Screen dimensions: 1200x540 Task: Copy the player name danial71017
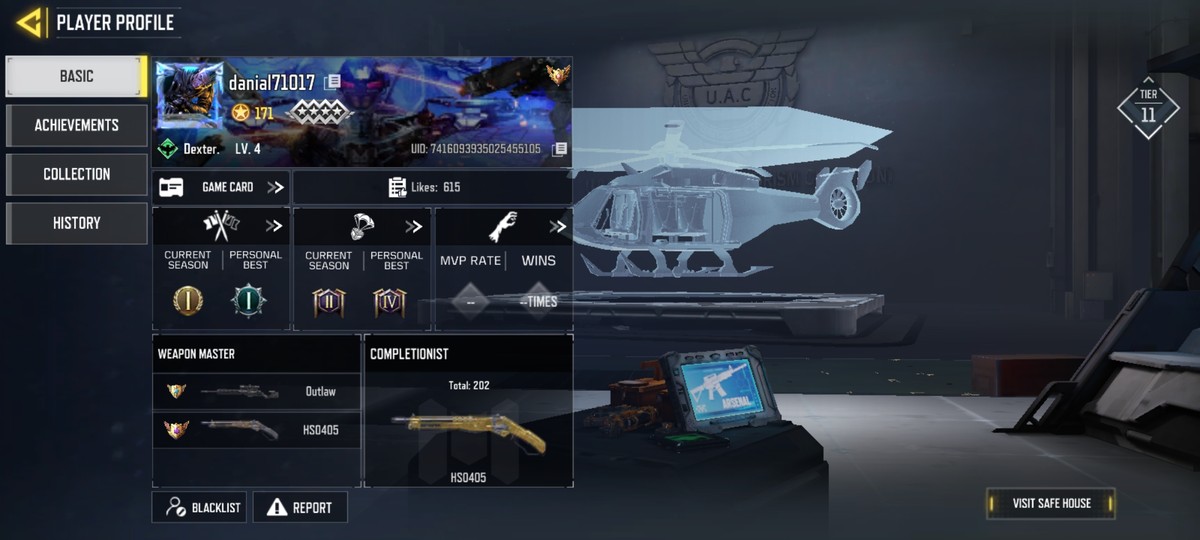point(332,82)
